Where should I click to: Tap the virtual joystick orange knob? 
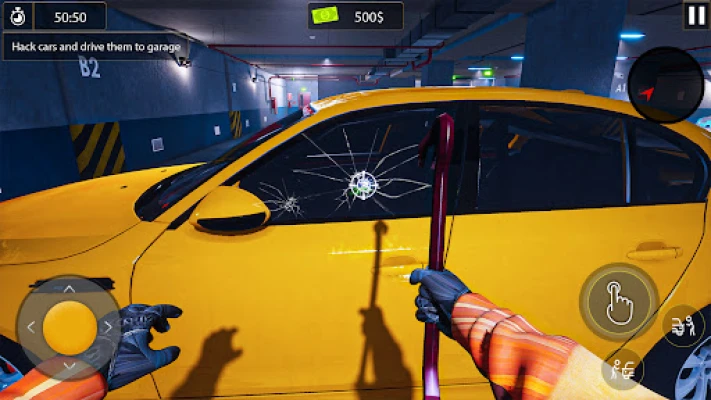[x=70, y=325]
